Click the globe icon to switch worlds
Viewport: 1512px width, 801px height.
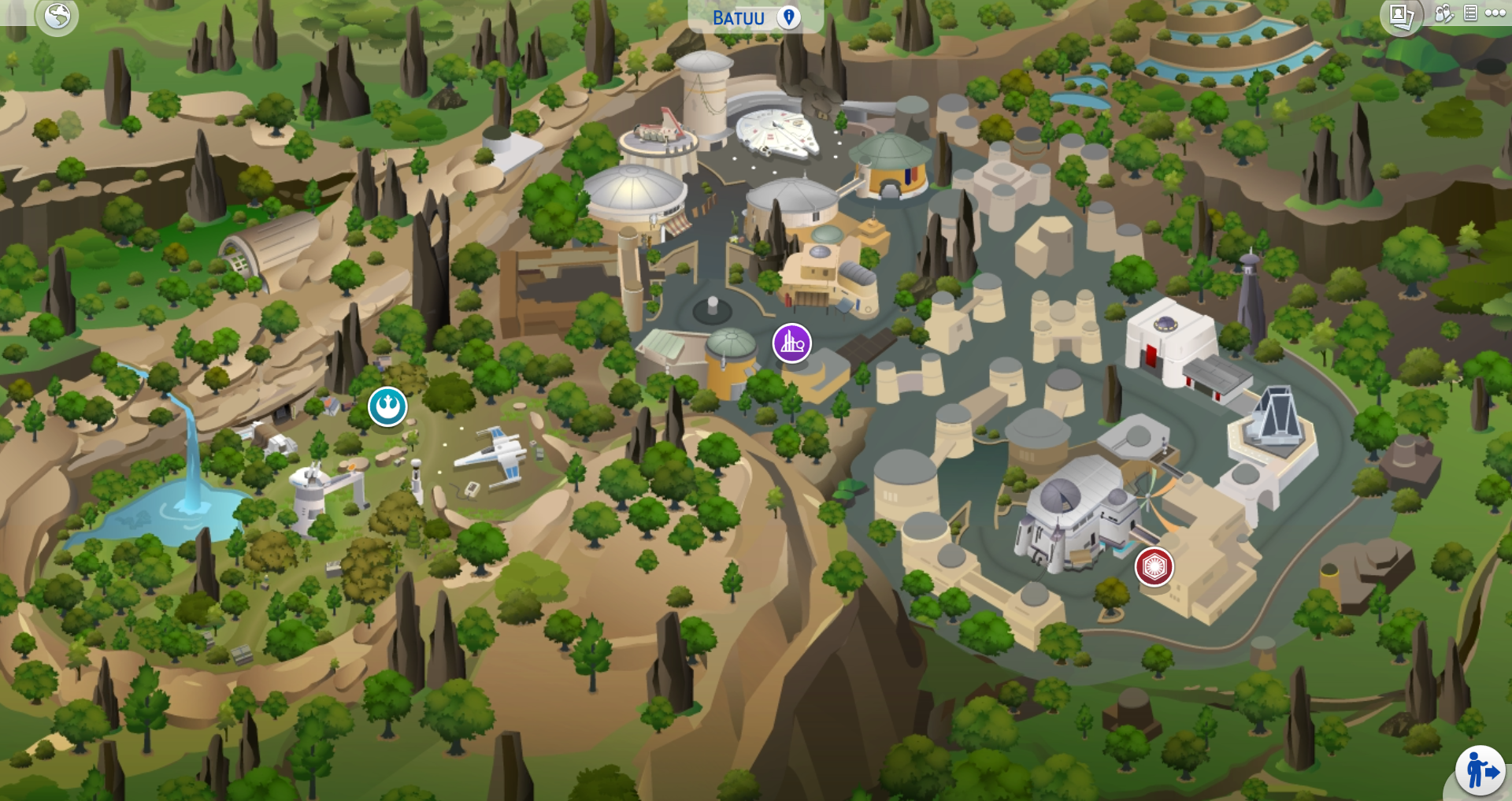click(57, 14)
